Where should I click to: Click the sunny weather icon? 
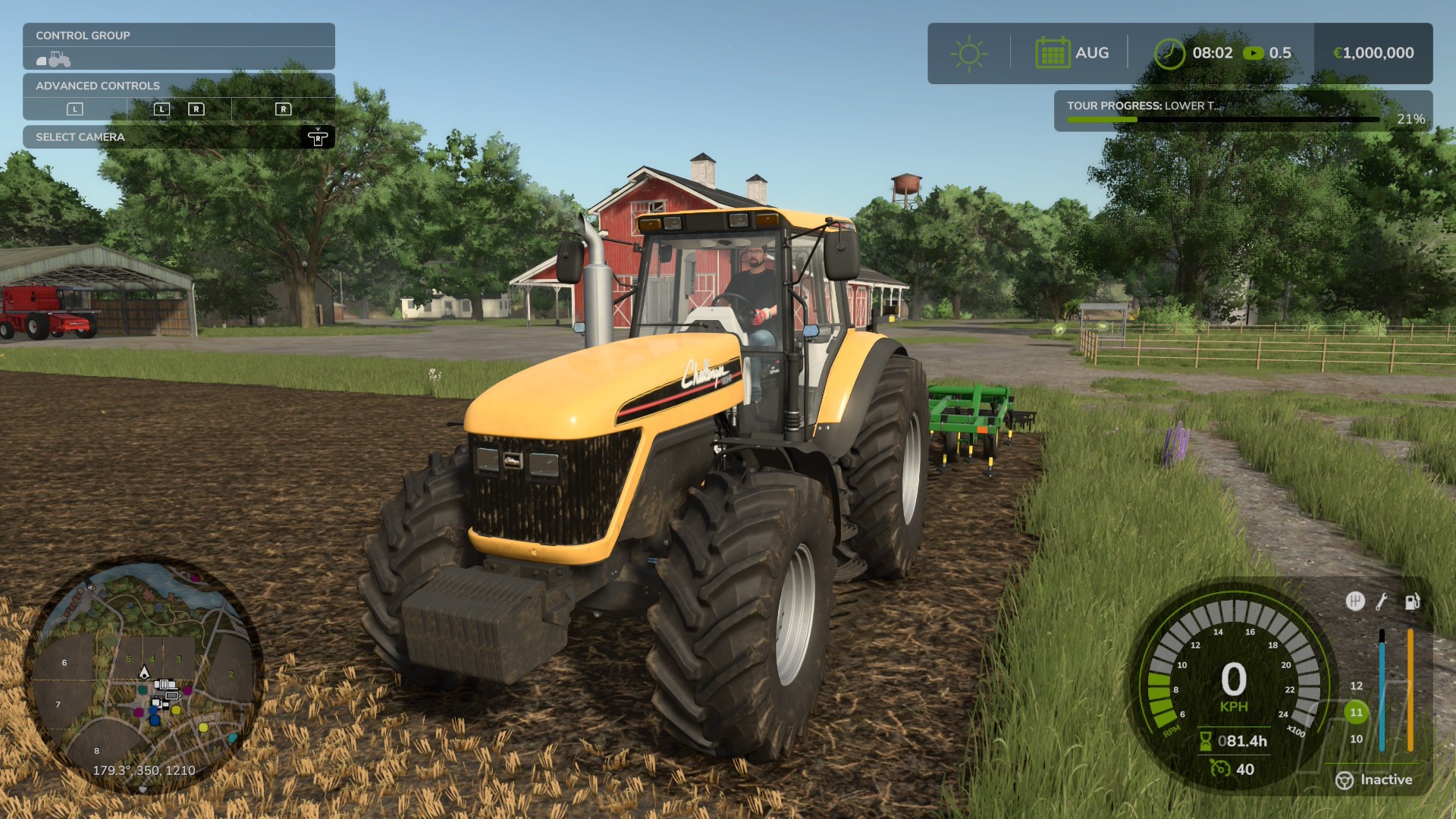pos(968,53)
